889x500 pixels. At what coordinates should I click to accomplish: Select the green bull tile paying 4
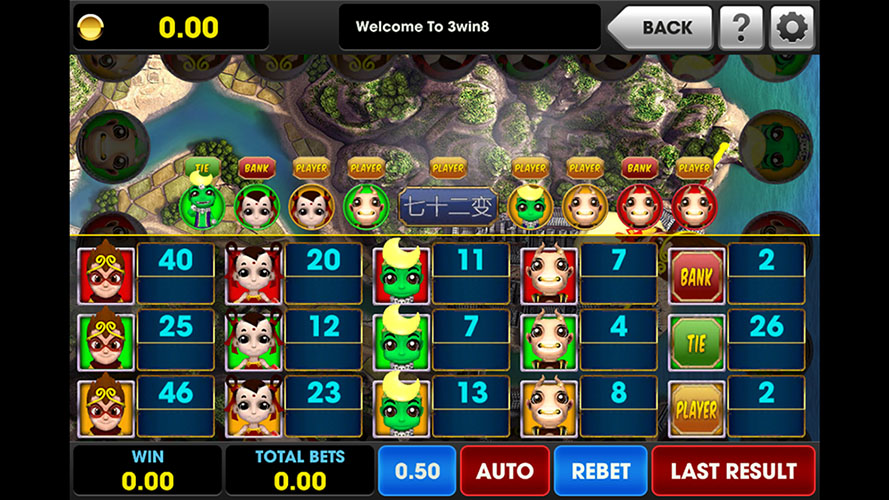tap(548, 342)
